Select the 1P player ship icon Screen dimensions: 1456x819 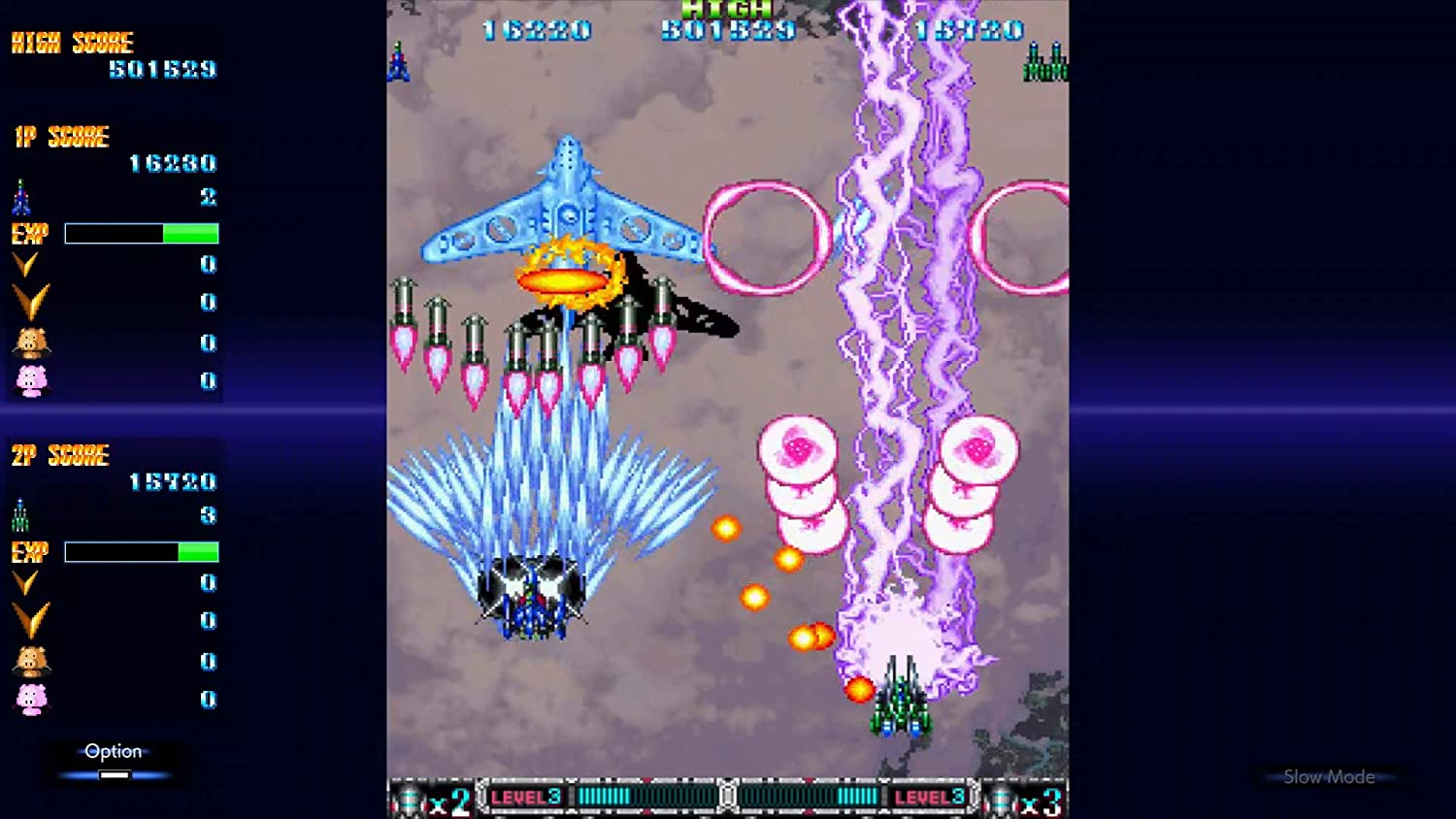click(19, 198)
